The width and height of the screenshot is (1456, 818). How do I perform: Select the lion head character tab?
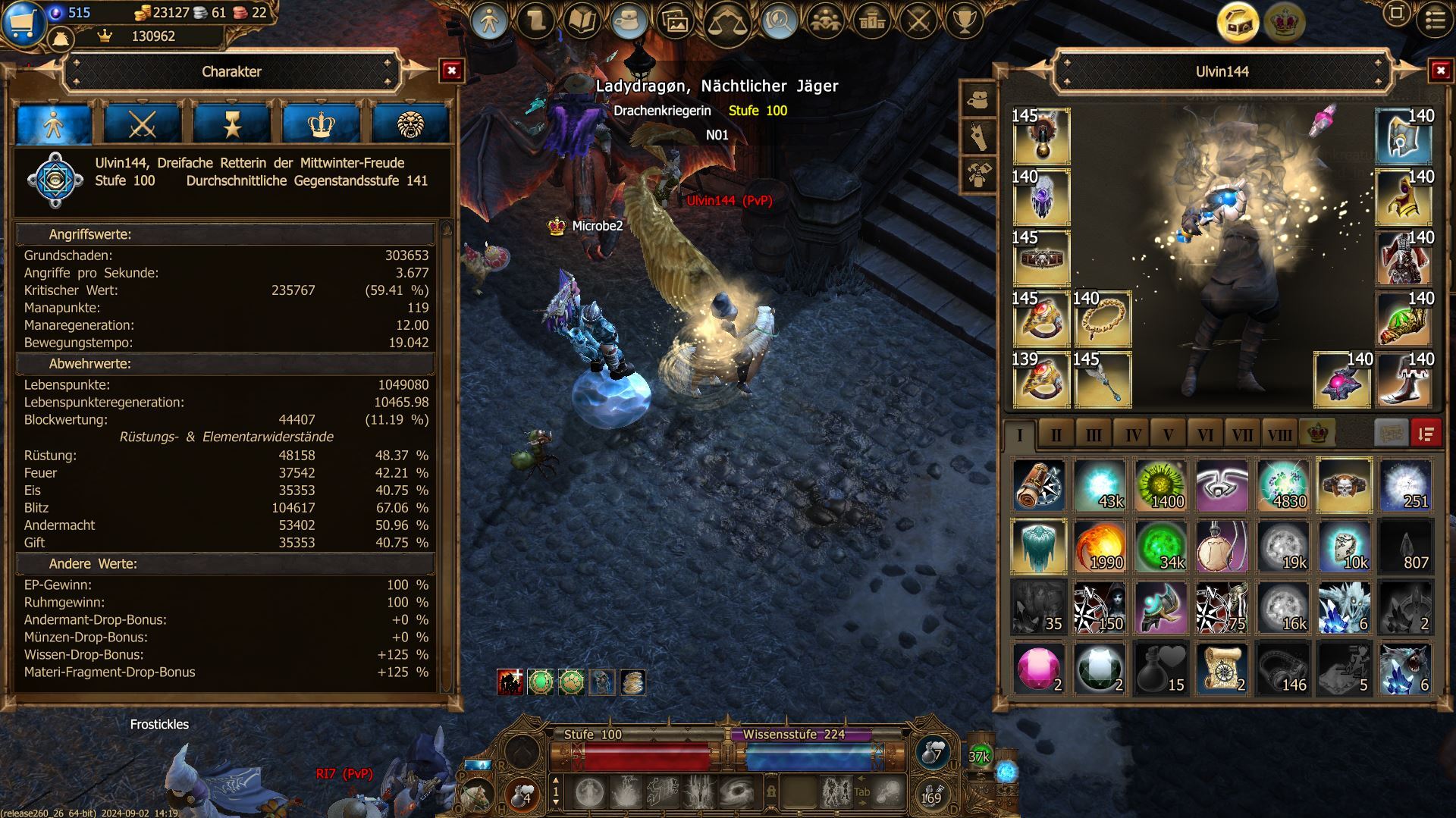pyautogui.click(x=410, y=124)
